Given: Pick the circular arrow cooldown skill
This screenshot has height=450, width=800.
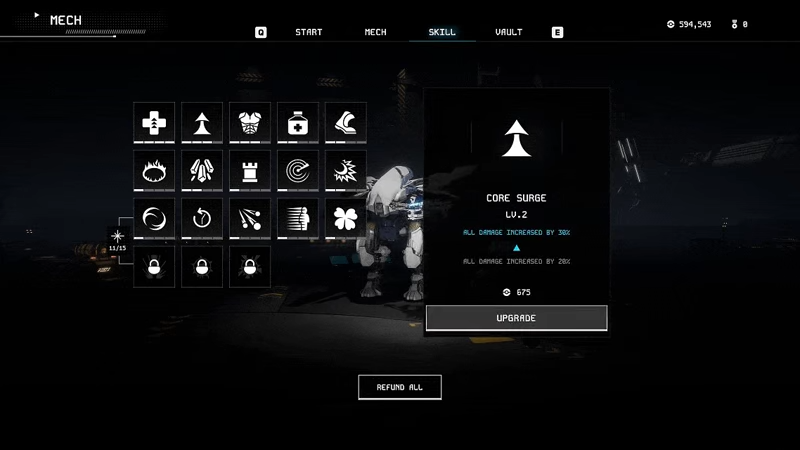Looking at the screenshot, I should click(202, 219).
